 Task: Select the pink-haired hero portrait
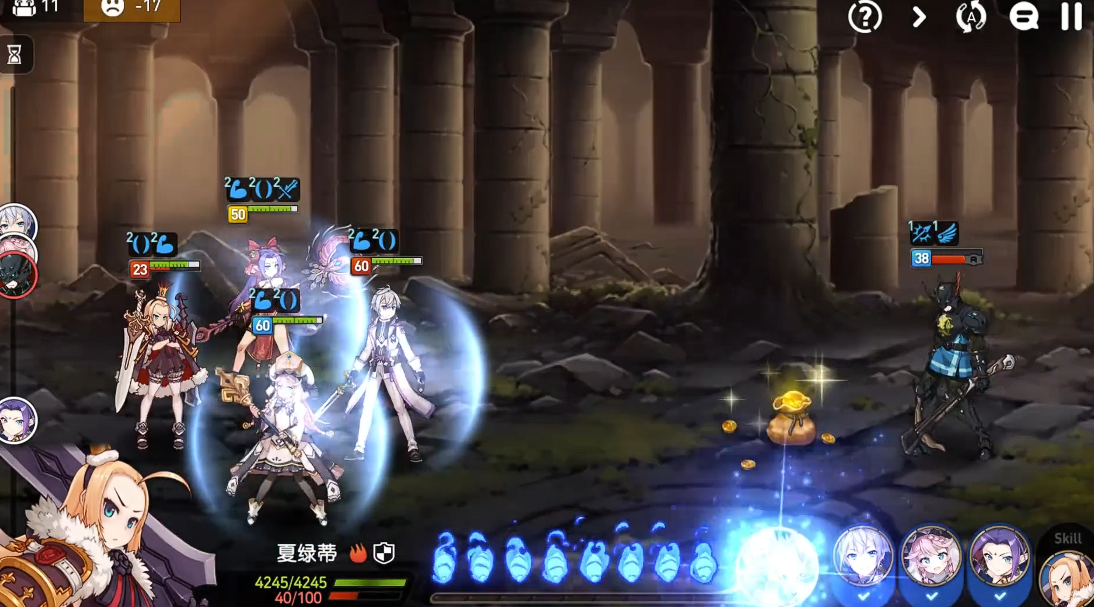[x=931, y=557]
